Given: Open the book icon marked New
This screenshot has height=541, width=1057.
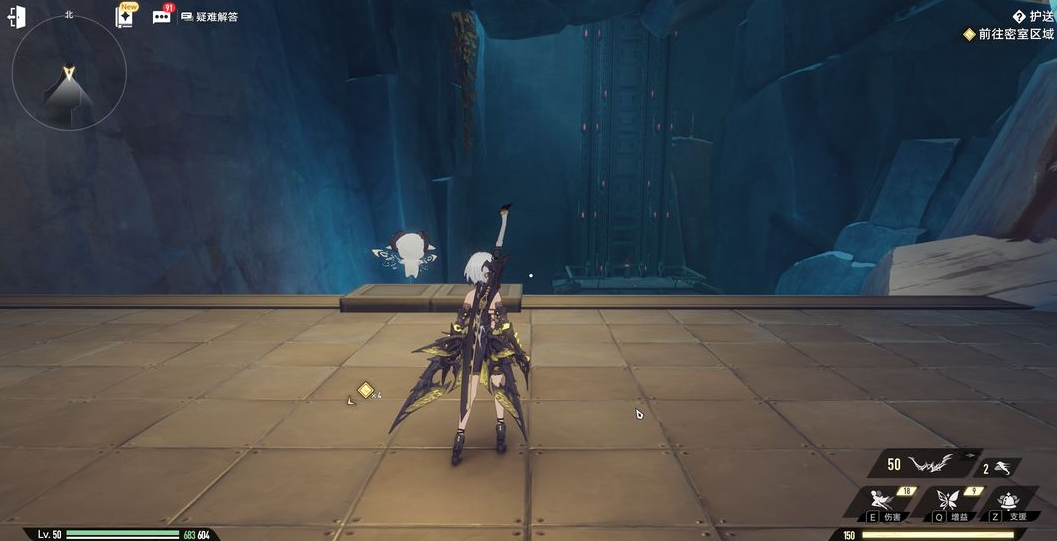Looking at the screenshot, I should pos(125,16).
